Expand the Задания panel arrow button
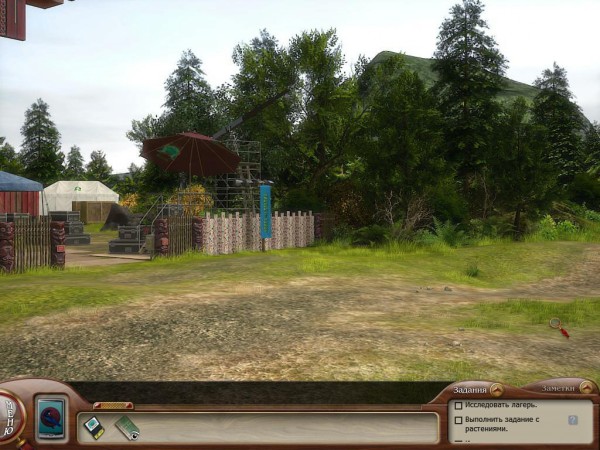The width and height of the screenshot is (600, 450). (x=497, y=389)
